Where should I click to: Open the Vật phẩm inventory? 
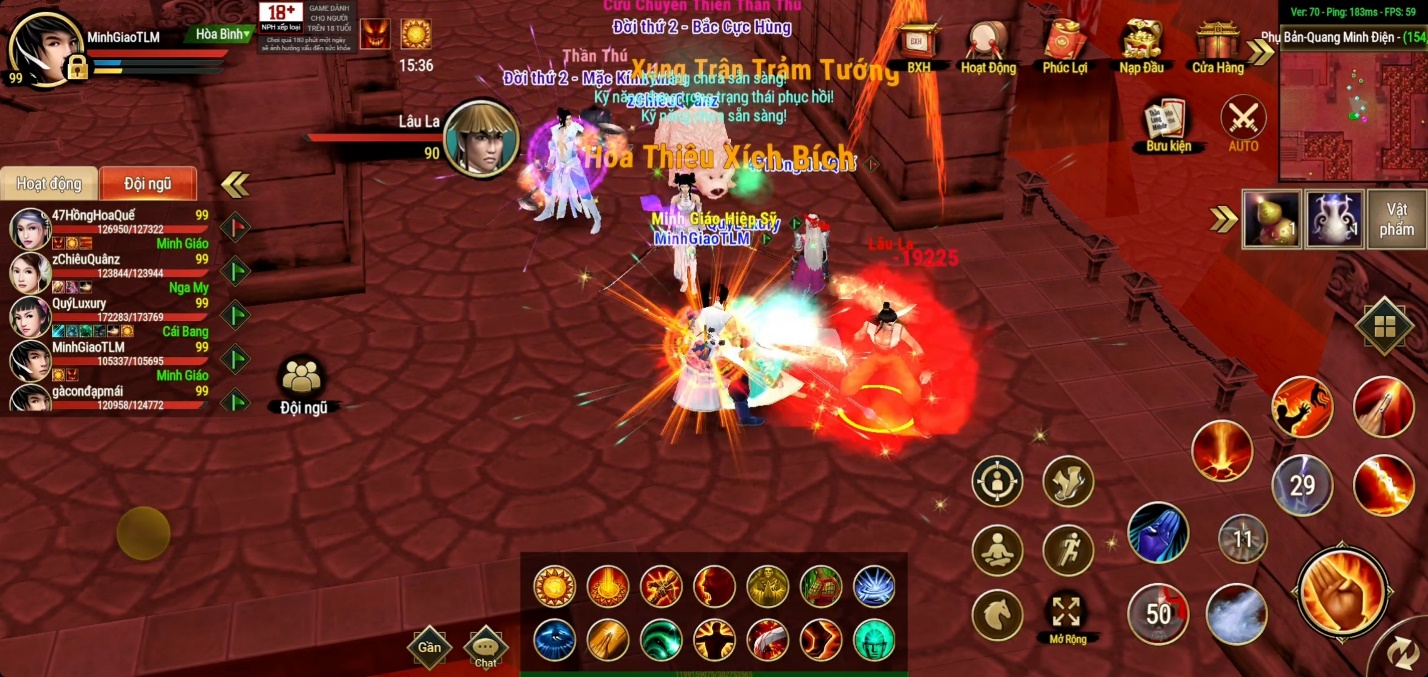pyautogui.click(x=1396, y=219)
